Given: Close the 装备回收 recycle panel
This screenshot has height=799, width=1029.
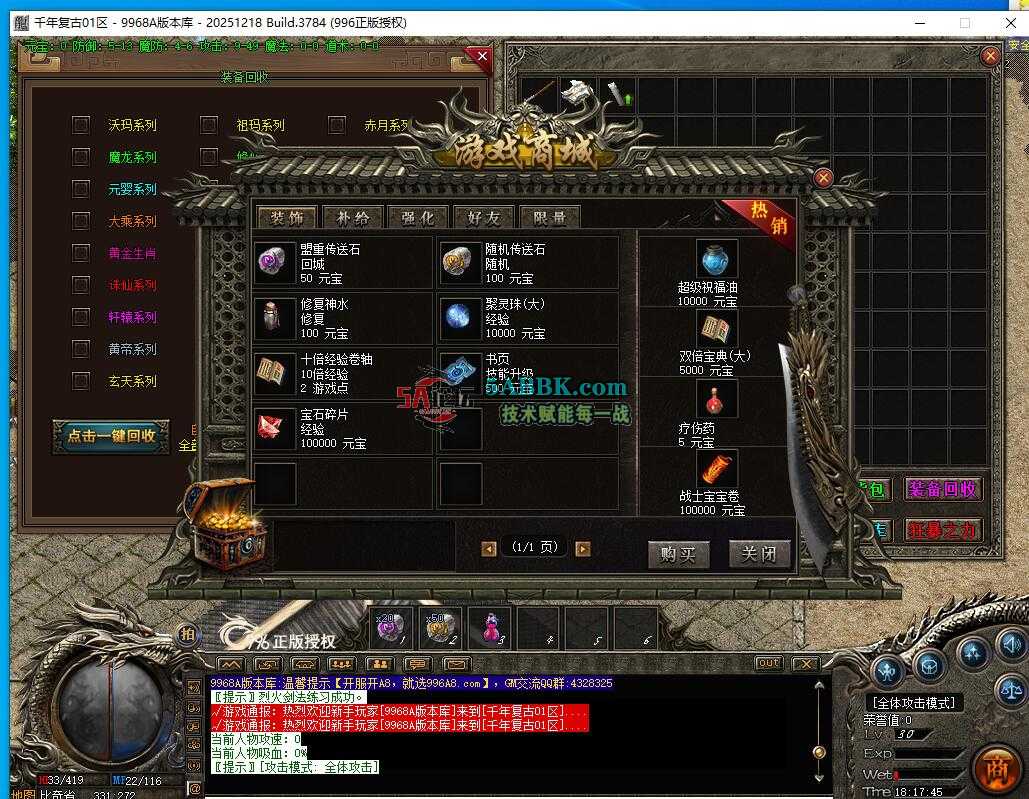Looking at the screenshot, I should [482, 57].
